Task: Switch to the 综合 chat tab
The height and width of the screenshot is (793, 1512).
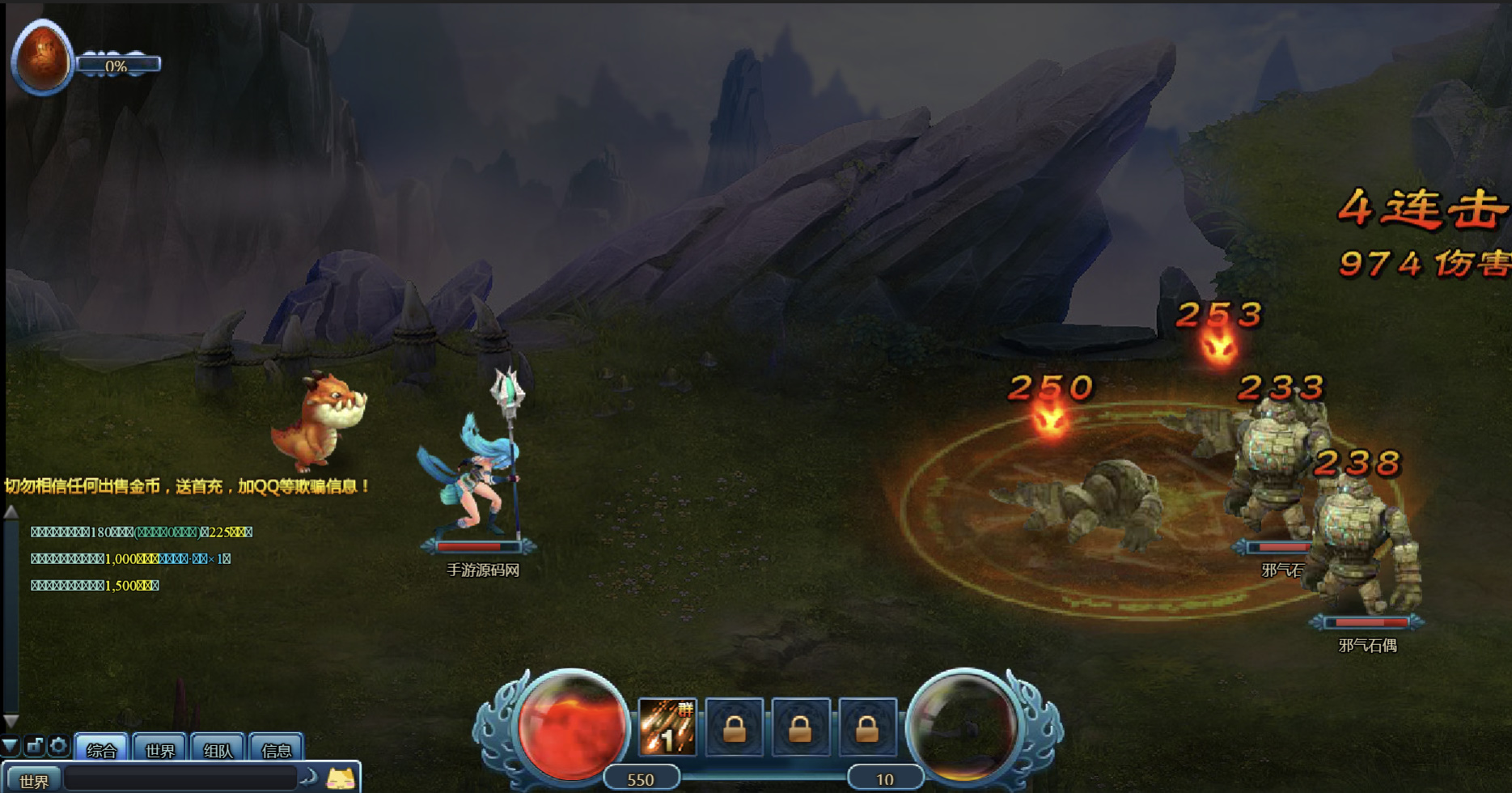Action: click(101, 749)
